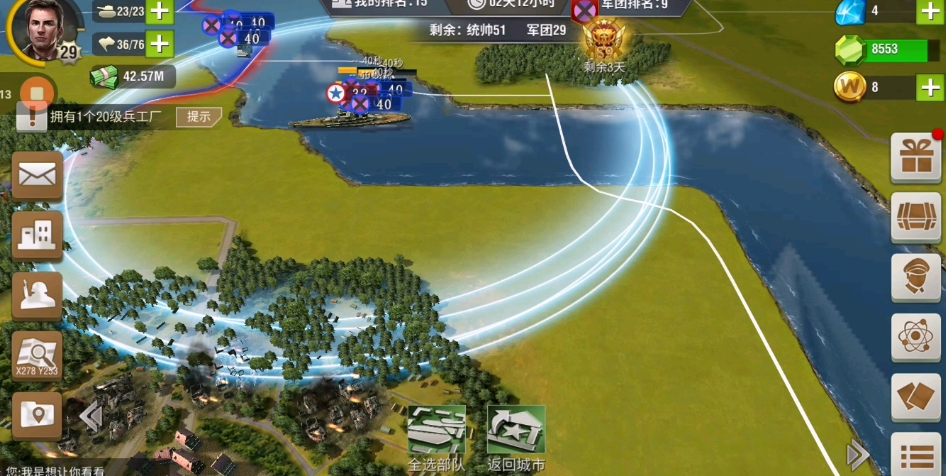Open the officer generals menu

[x=915, y=277]
